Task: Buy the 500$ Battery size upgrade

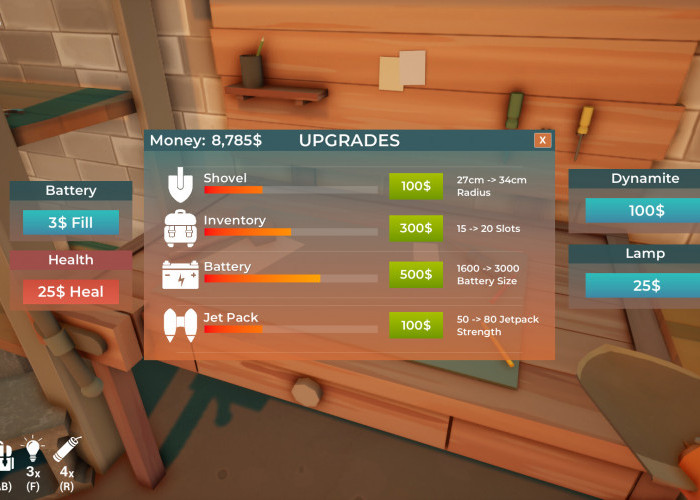Action: (415, 275)
